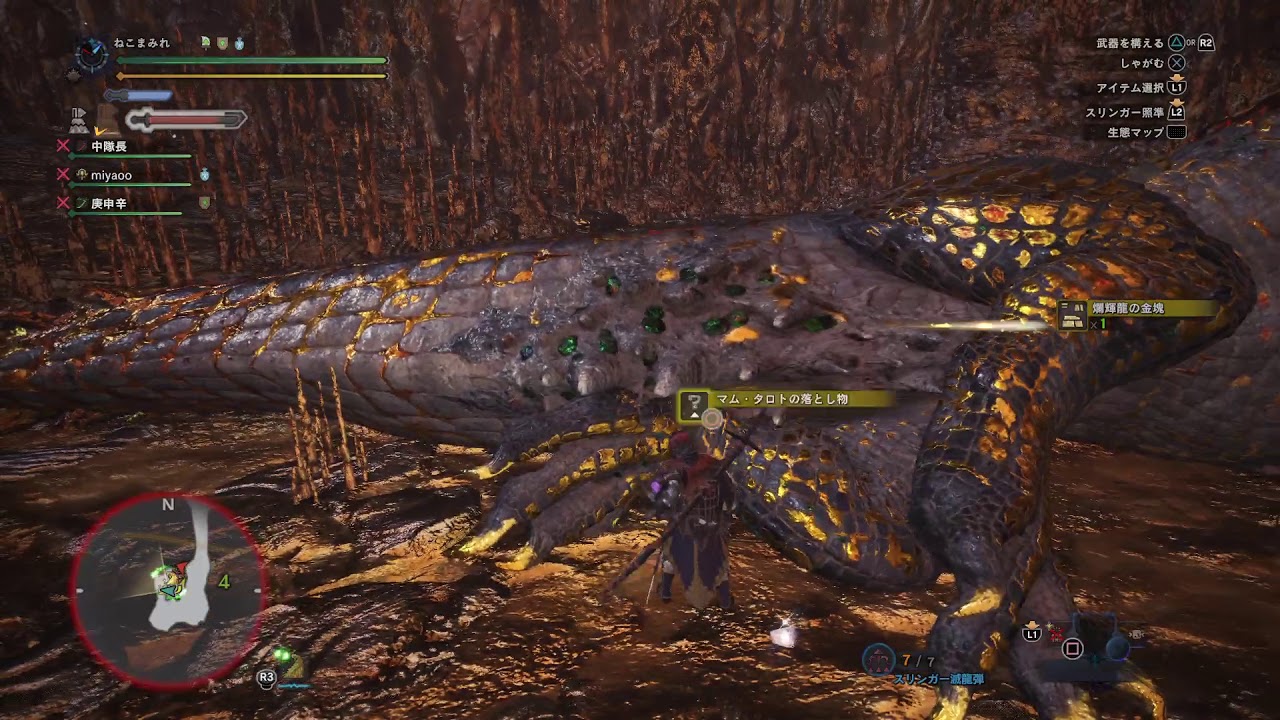Select the スリンガー滅龍弾 slinger ammo icon

[879, 659]
